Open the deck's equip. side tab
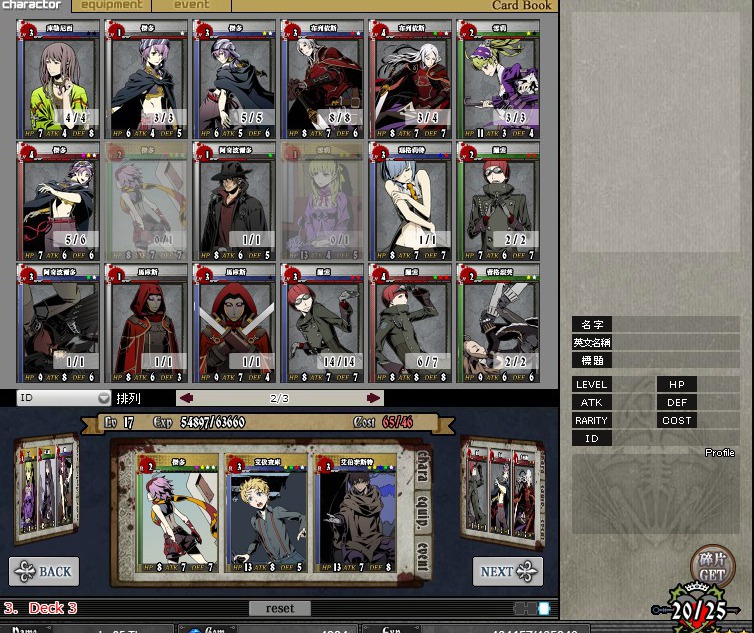The height and width of the screenshot is (633, 754). (421, 510)
